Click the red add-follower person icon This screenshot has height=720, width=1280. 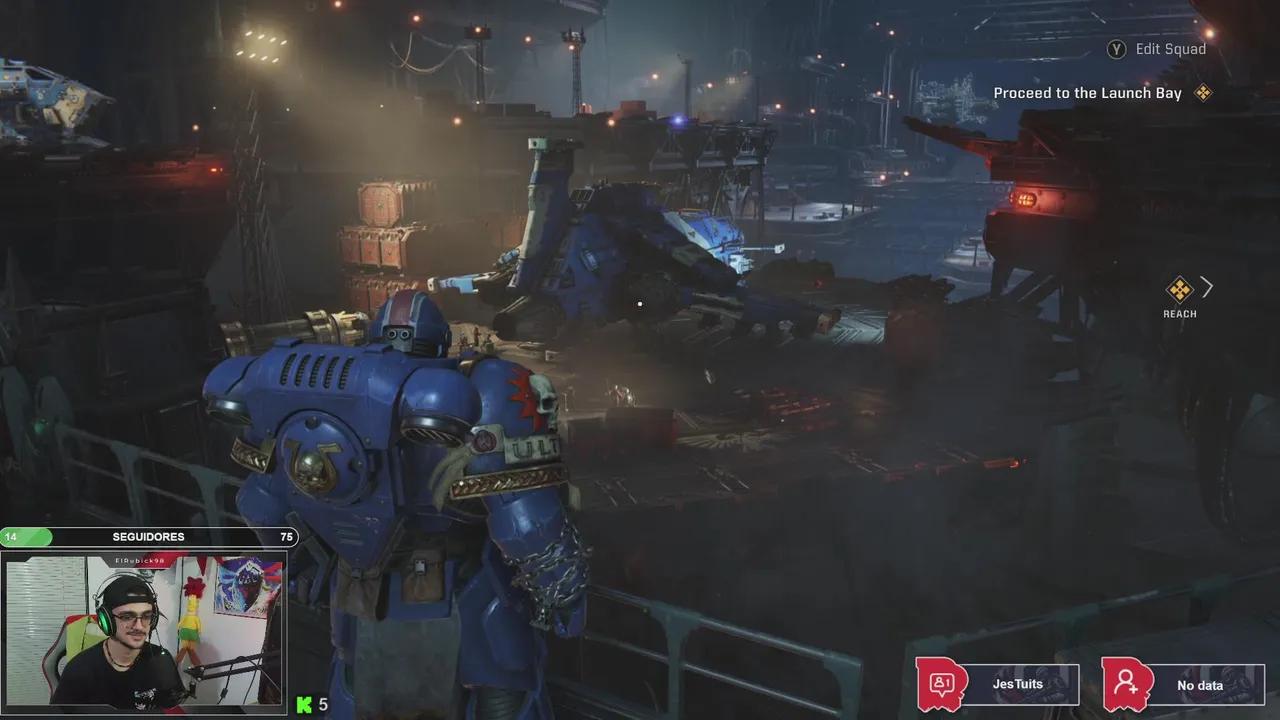point(1128,684)
